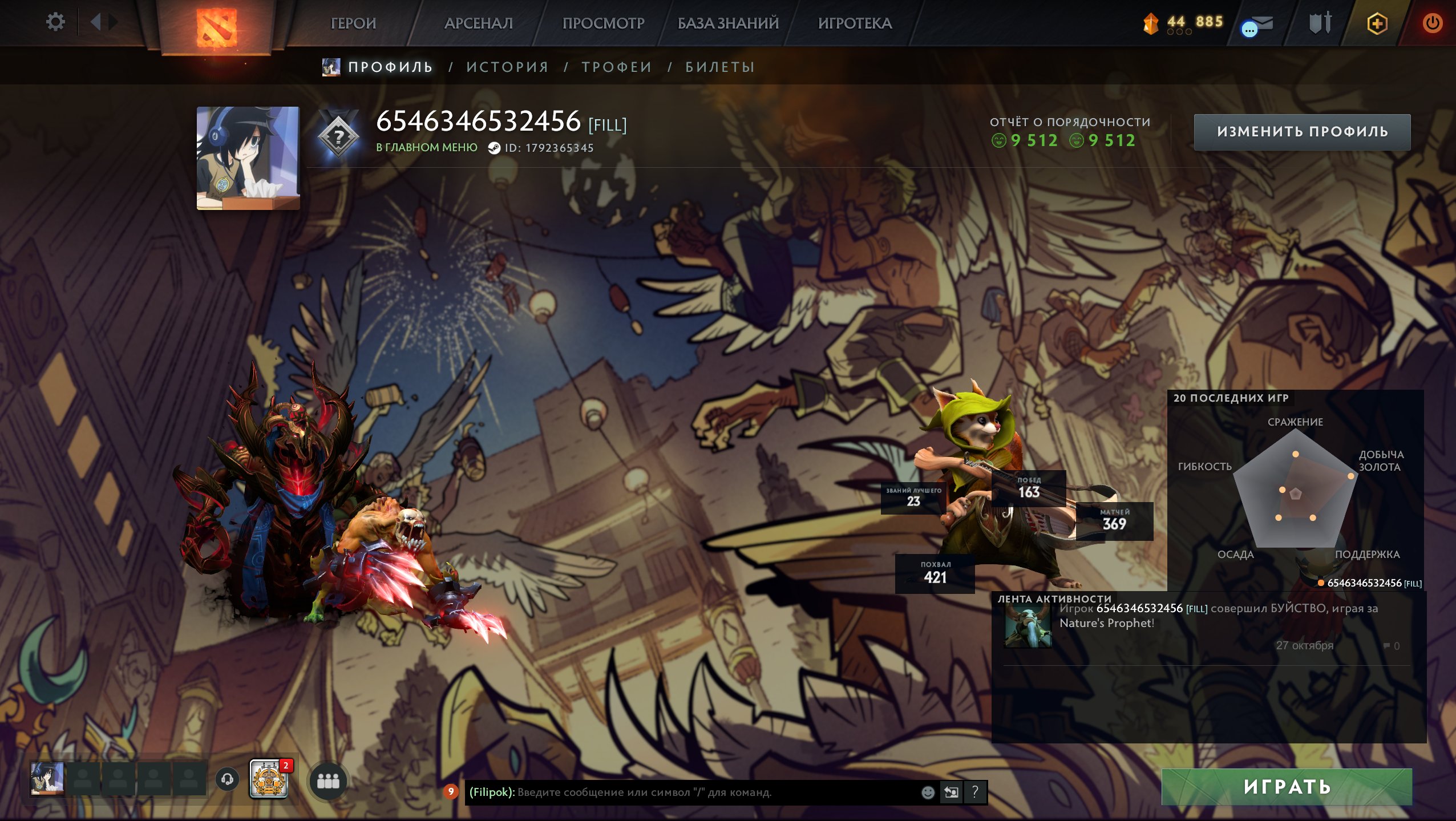Select БАЗА ЗНАНИЙ in top bar
Image resolution: width=1456 pixels, height=821 pixels.
point(728,23)
